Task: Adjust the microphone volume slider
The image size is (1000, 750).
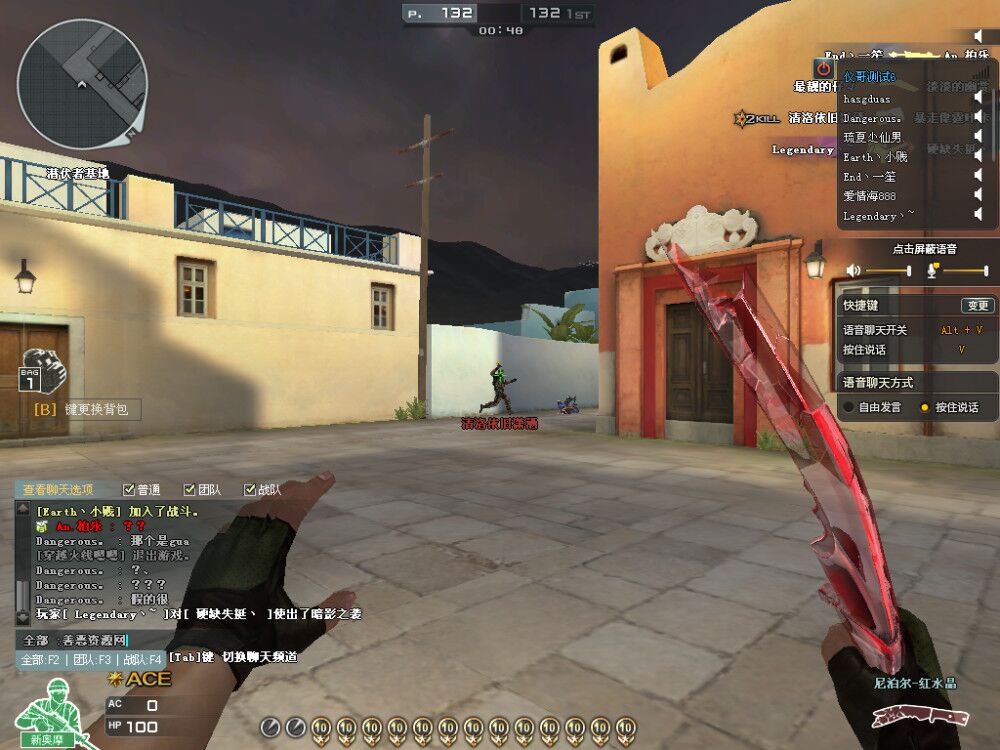Action: 963,270
